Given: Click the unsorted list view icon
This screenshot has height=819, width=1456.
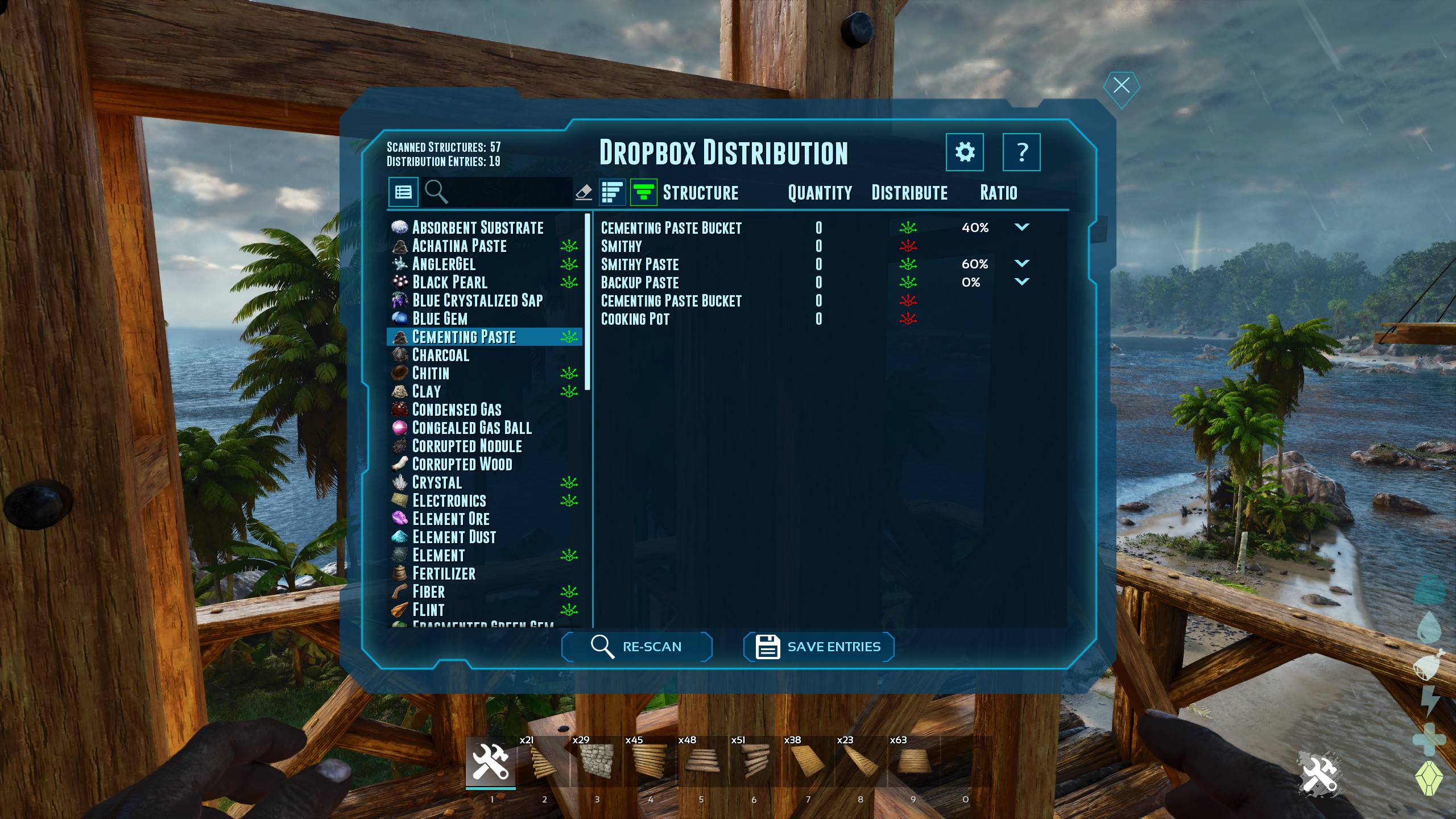Looking at the screenshot, I should point(611,192).
